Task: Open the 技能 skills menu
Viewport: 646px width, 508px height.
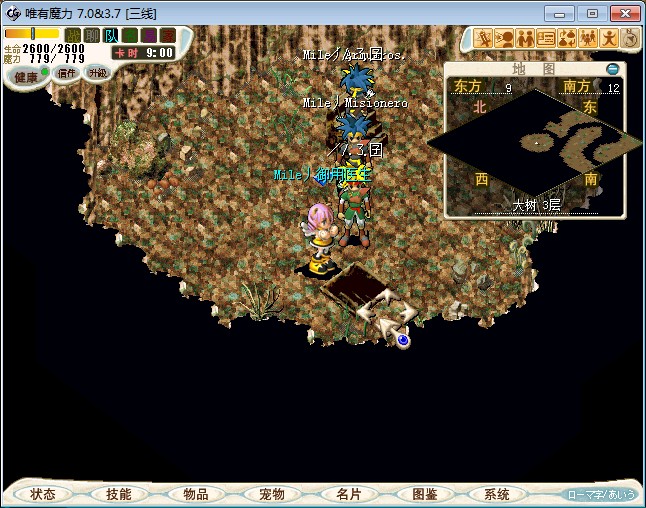Action: click(118, 494)
